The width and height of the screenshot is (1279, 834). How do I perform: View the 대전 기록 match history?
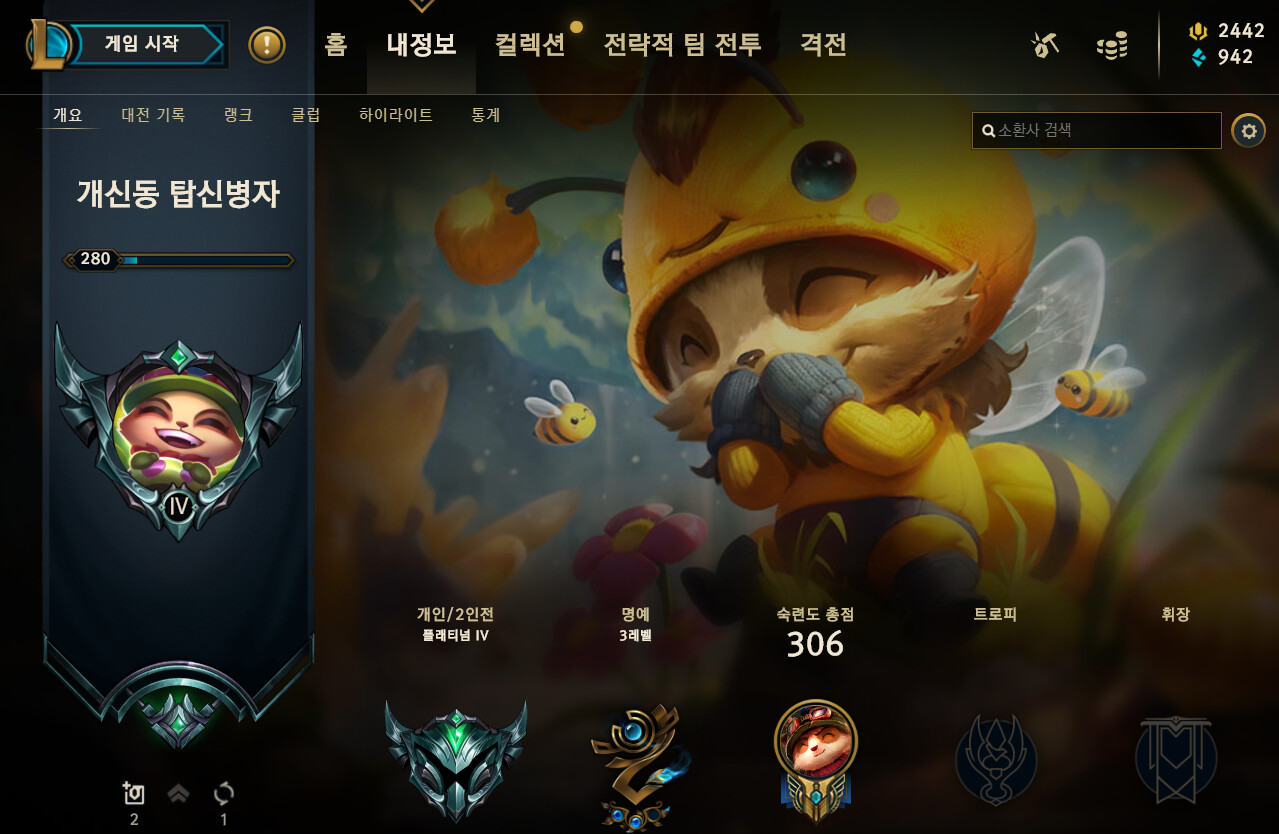pos(153,115)
